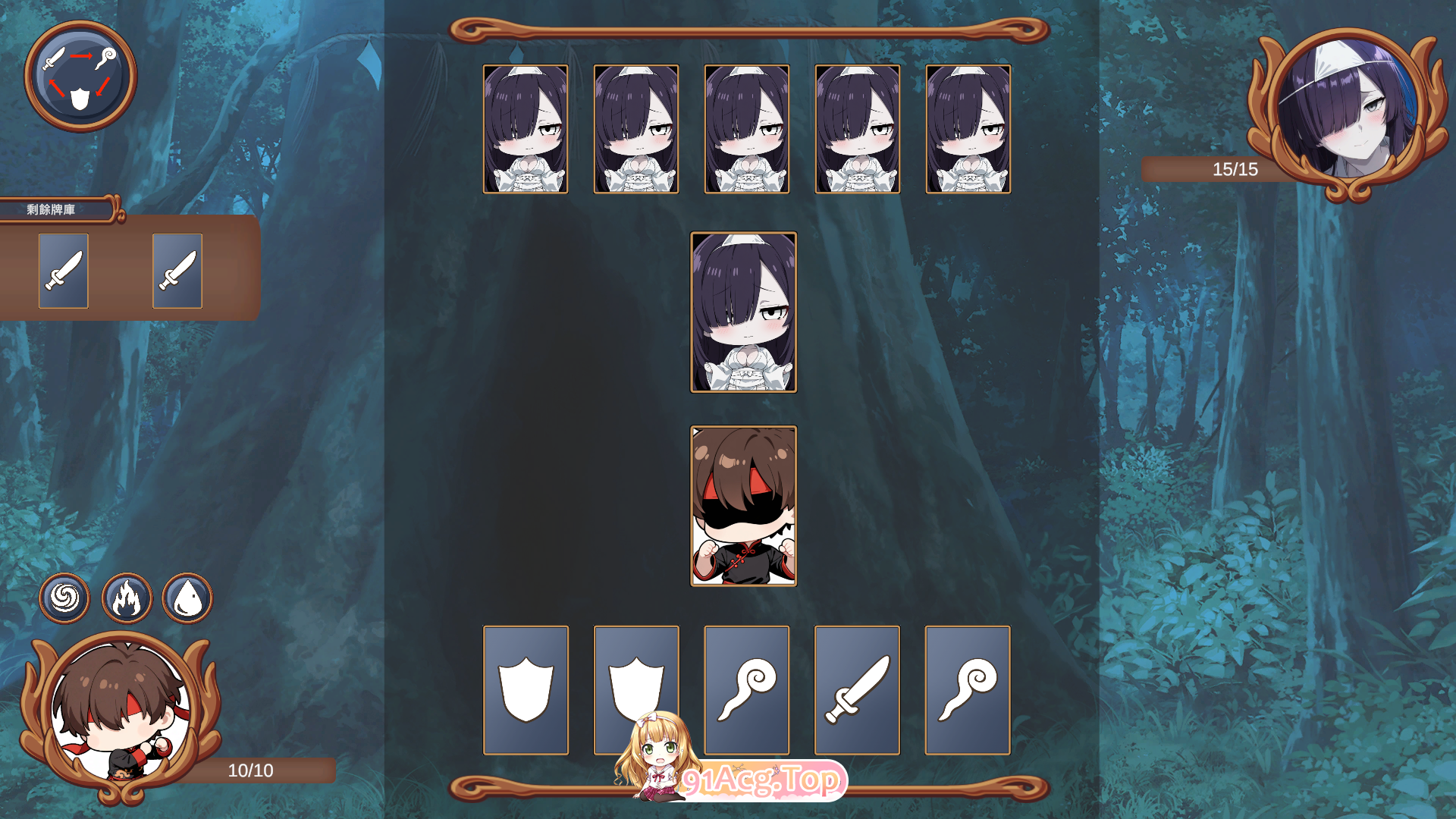This screenshot has height=819, width=1456.
Task: Click the first sword card in 剩餘牌庫
Action: point(63,271)
